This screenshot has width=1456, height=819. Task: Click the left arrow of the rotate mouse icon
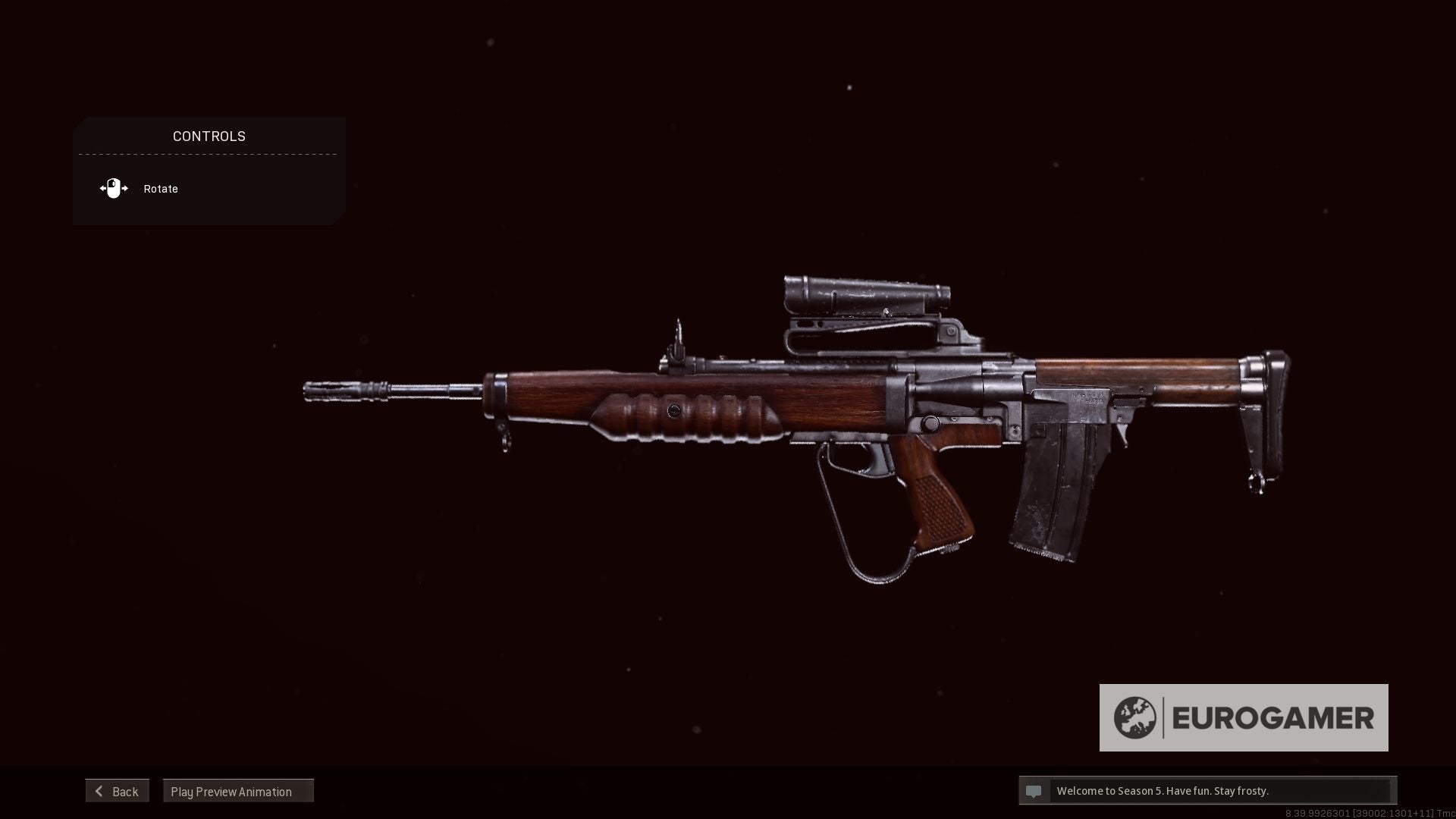coord(104,188)
